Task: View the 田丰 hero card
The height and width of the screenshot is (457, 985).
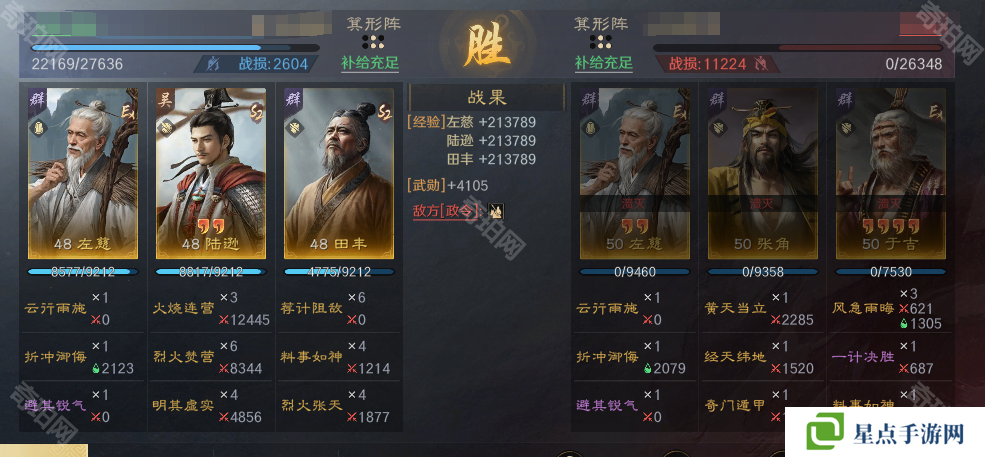Action: pyautogui.click(x=339, y=173)
